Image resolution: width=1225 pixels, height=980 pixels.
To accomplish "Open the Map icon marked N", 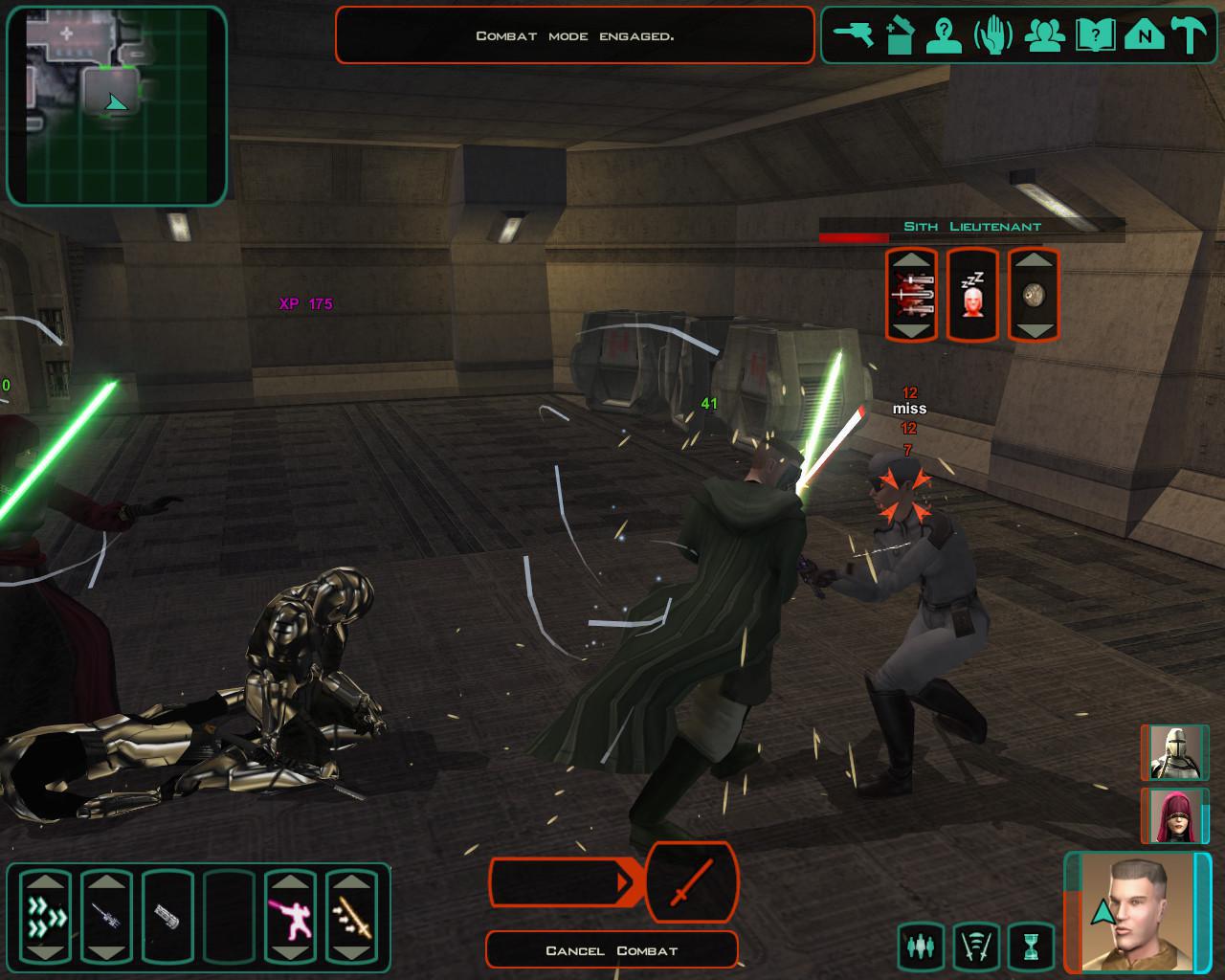I will click(1143, 34).
